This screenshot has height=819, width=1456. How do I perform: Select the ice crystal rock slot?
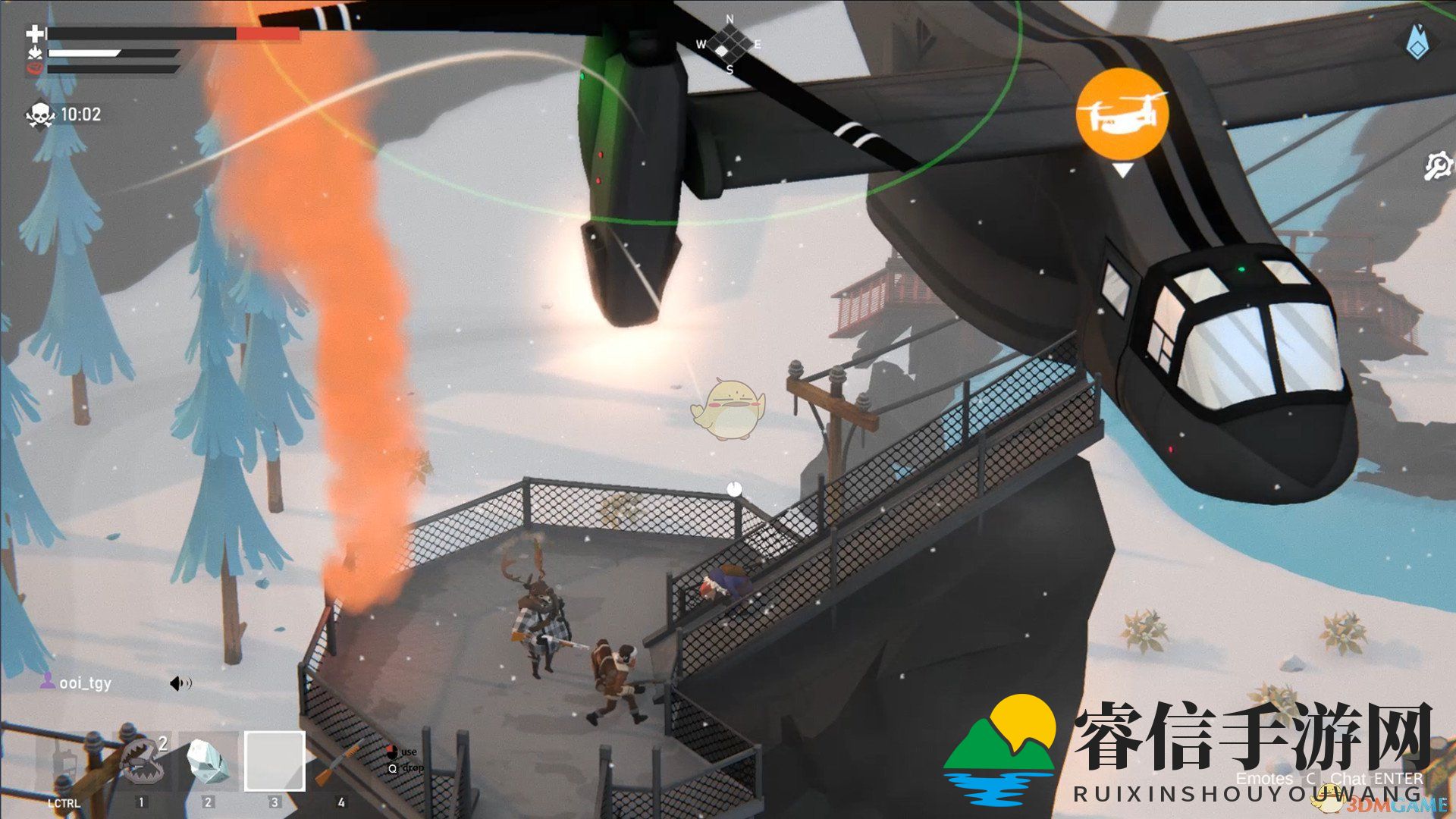pyautogui.click(x=208, y=761)
